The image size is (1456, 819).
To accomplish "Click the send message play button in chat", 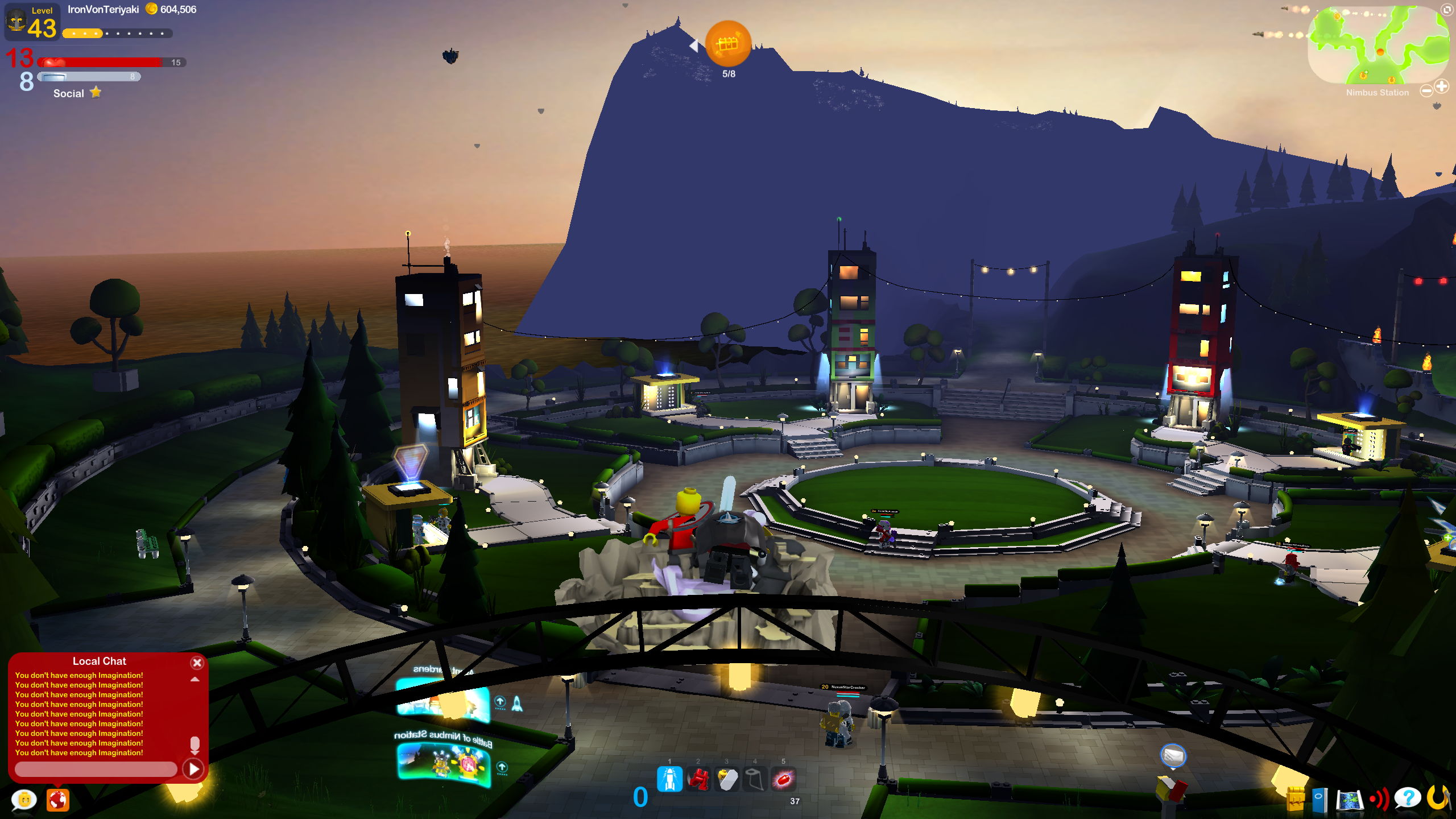I will coord(195,769).
